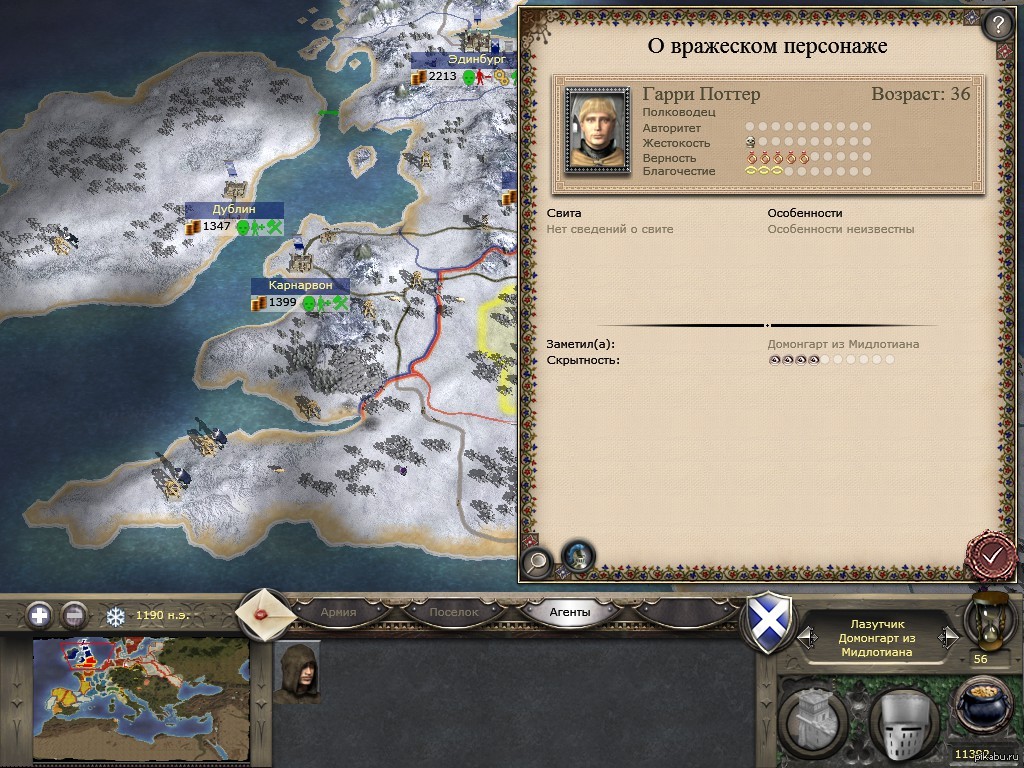Open the Scotland faction shield overview
1024x768 pixels.
(771, 622)
